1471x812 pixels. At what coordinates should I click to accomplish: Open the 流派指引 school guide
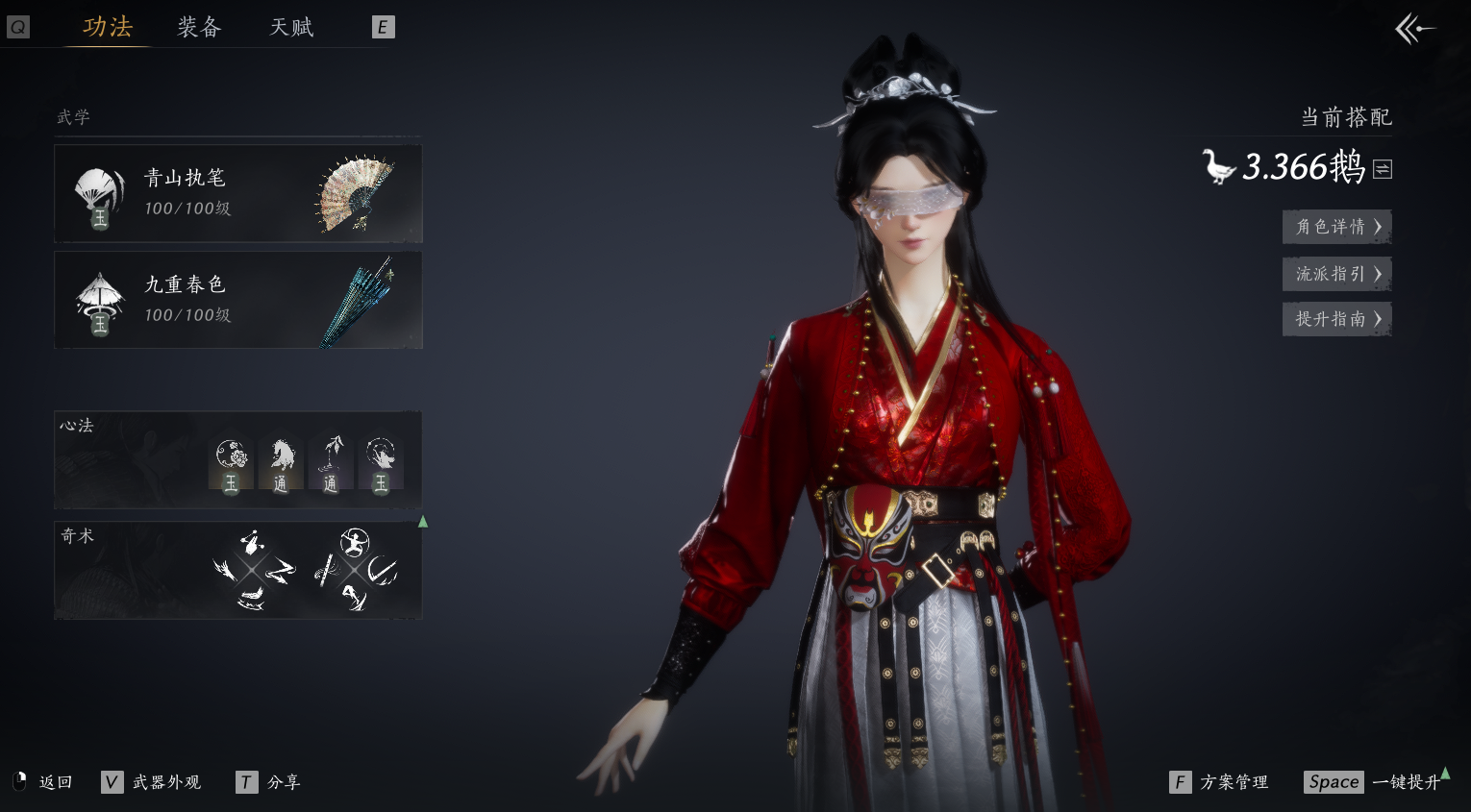point(1336,274)
